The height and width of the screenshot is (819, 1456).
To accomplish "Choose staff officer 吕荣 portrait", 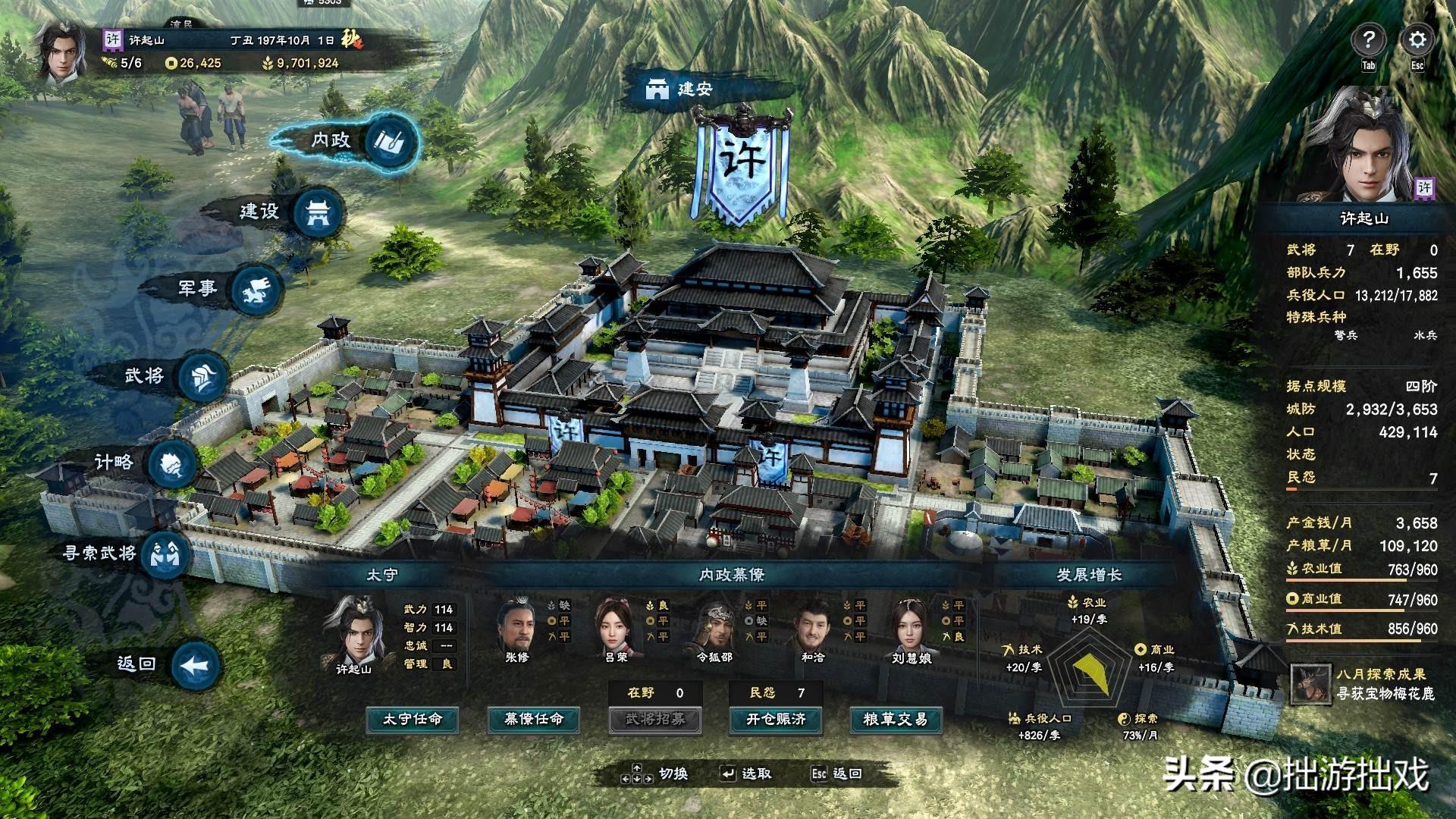I will click(616, 626).
